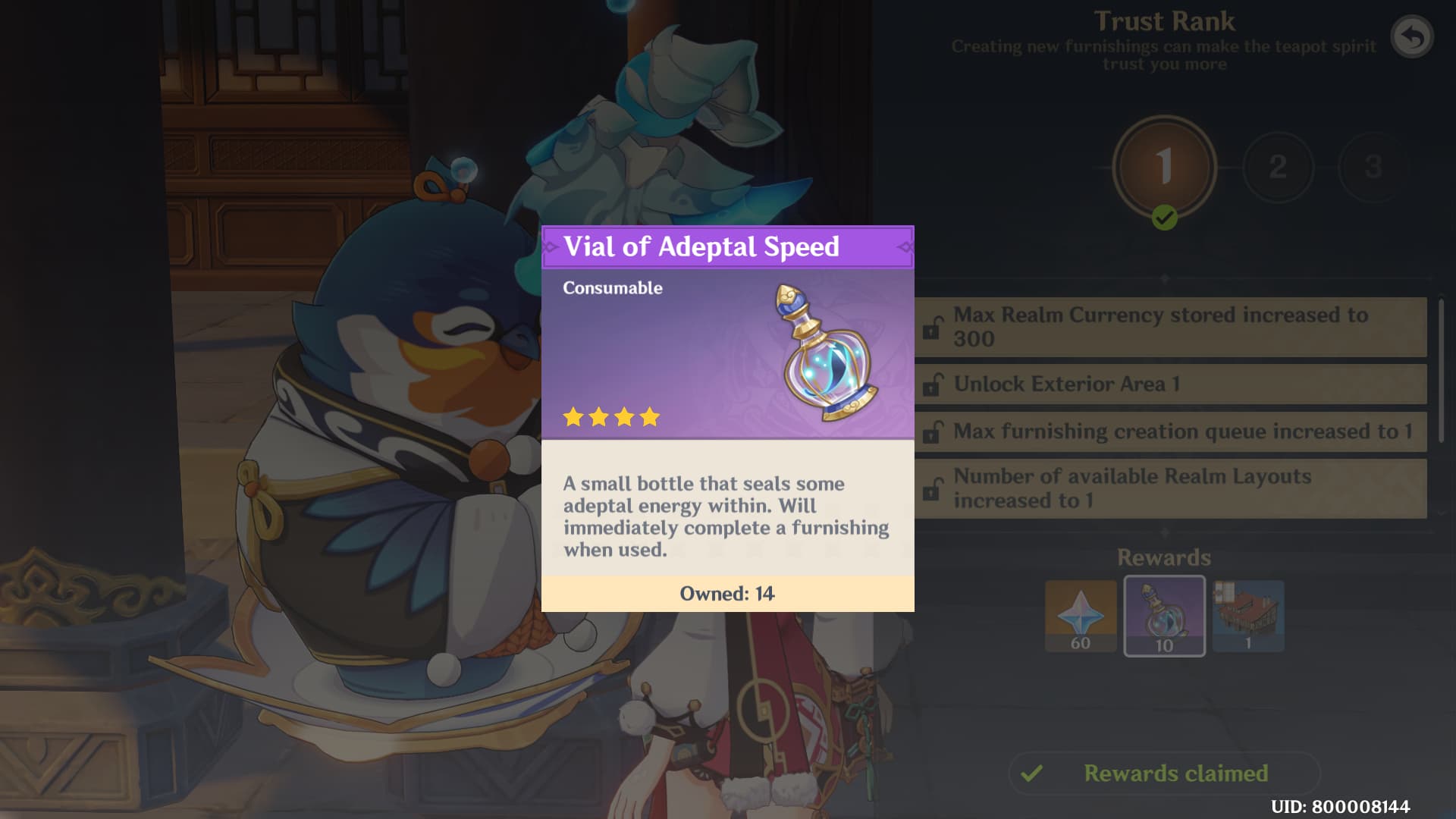Select the Primogem reward icon
This screenshot has height=819, width=1456.
[1081, 616]
